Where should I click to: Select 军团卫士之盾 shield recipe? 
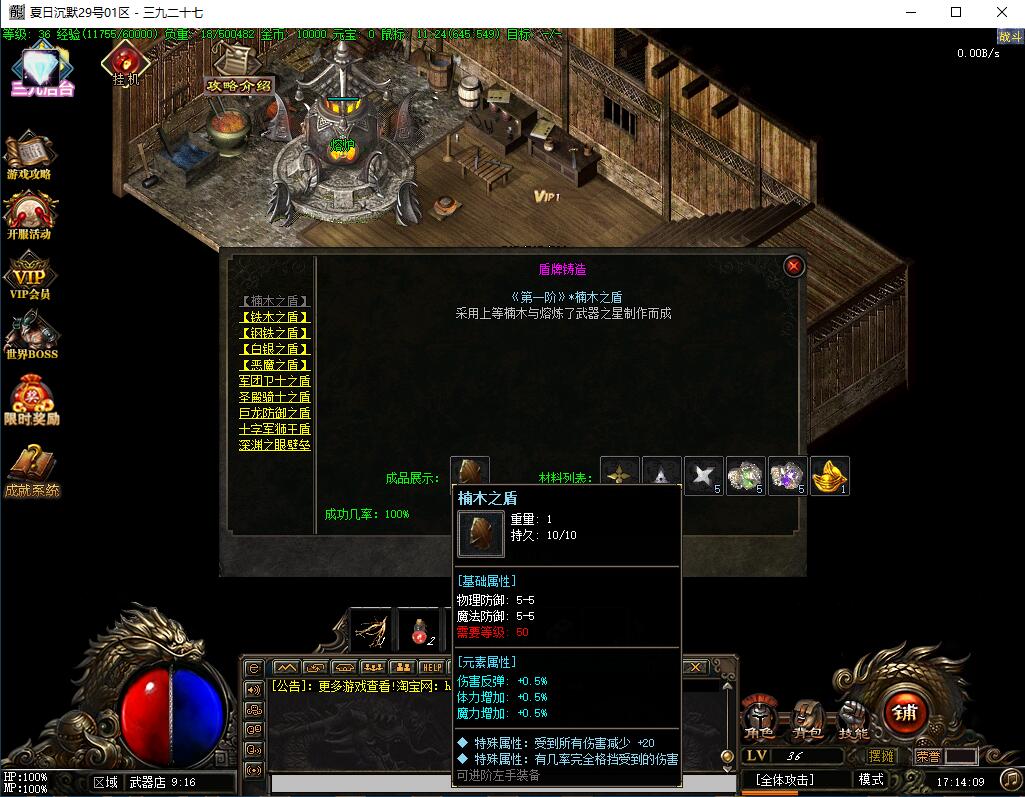point(275,381)
